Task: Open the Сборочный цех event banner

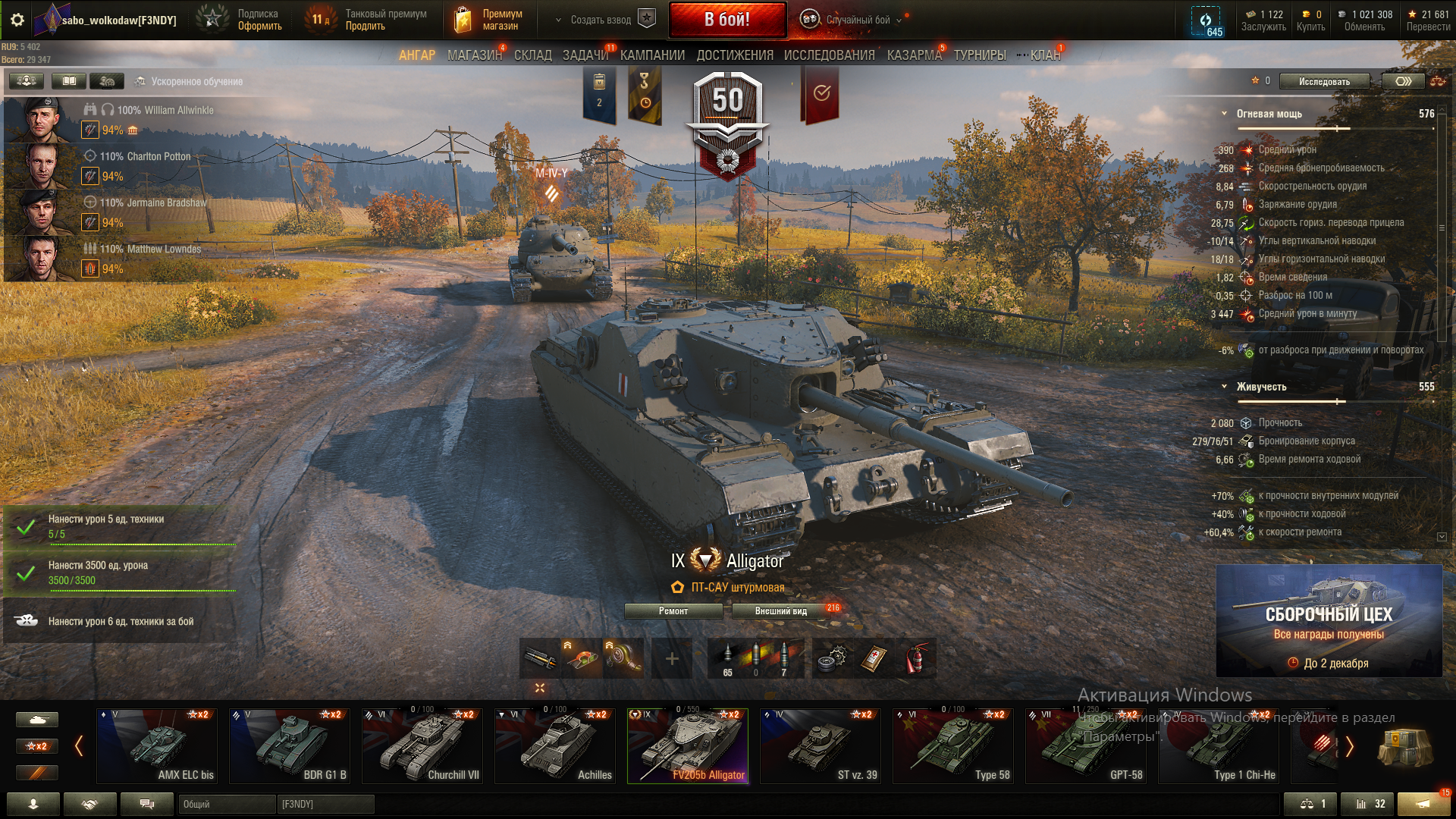Action: [1329, 620]
